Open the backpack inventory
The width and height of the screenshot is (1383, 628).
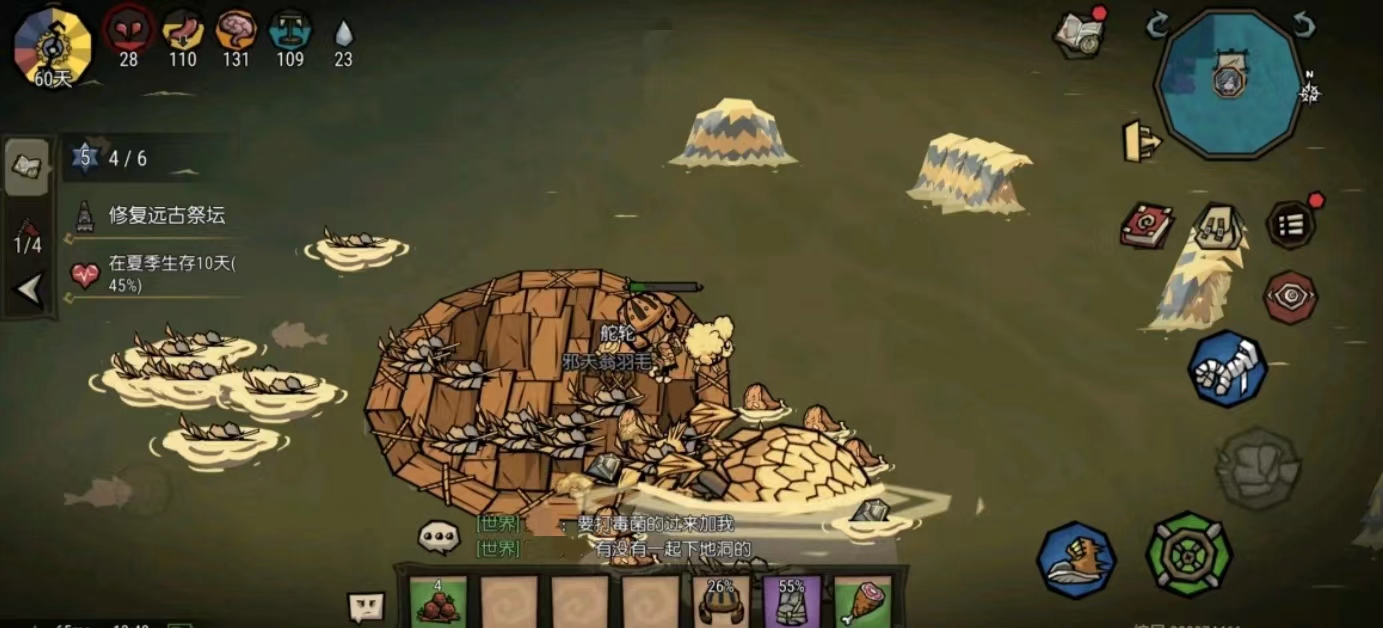[1218, 226]
